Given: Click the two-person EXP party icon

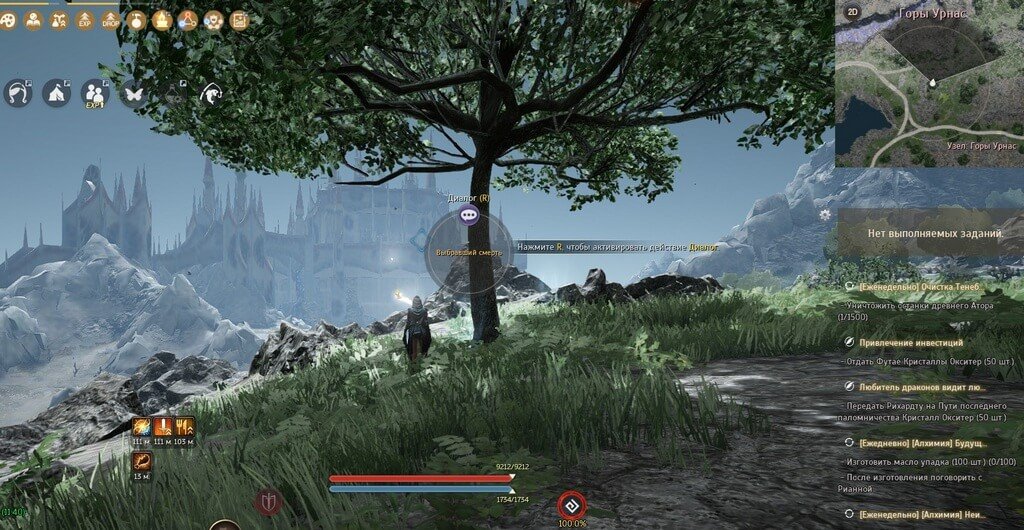Looking at the screenshot, I should [95, 93].
